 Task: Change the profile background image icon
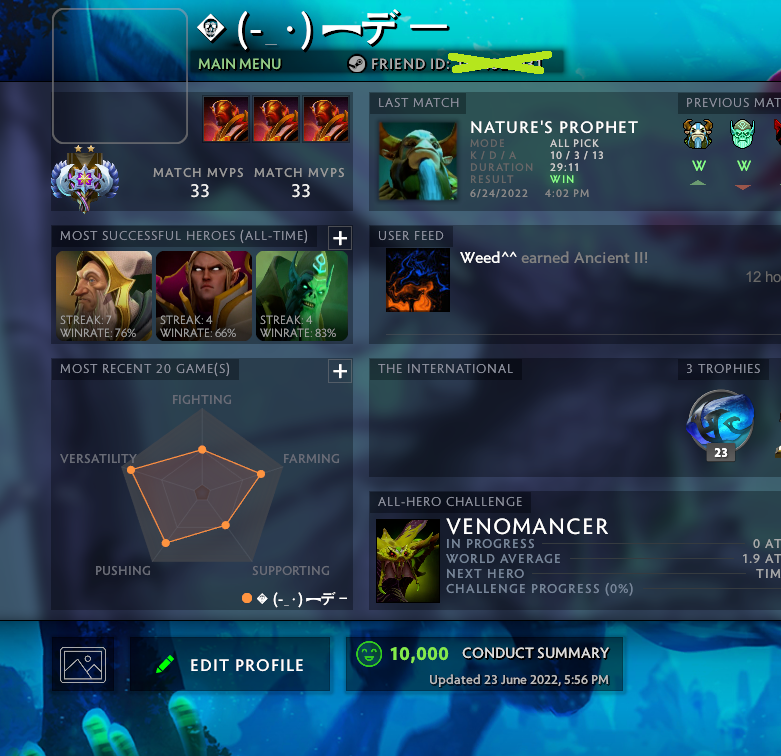[83, 665]
